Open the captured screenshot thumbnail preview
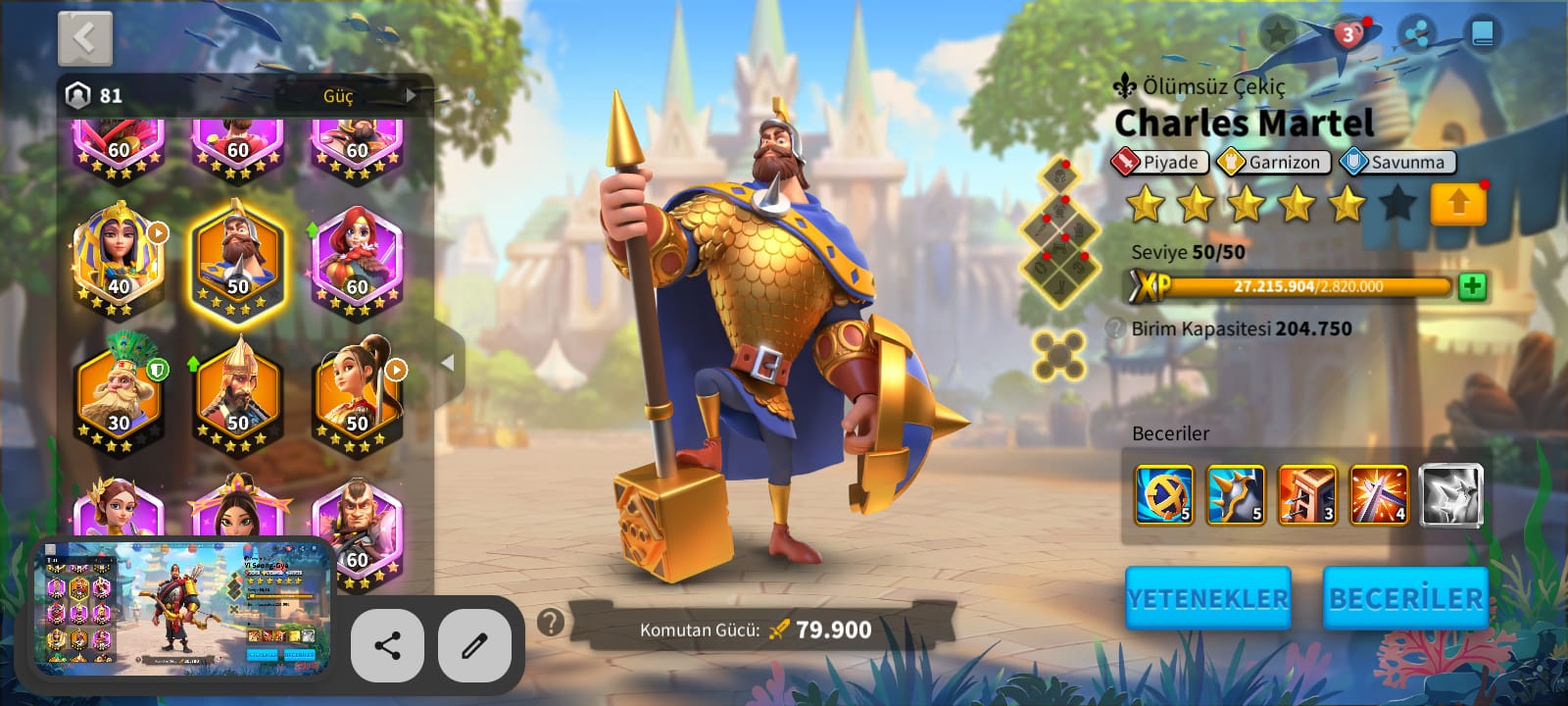This screenshot has height=706, width=1568. pyautogui.click(x=182, y=606)
